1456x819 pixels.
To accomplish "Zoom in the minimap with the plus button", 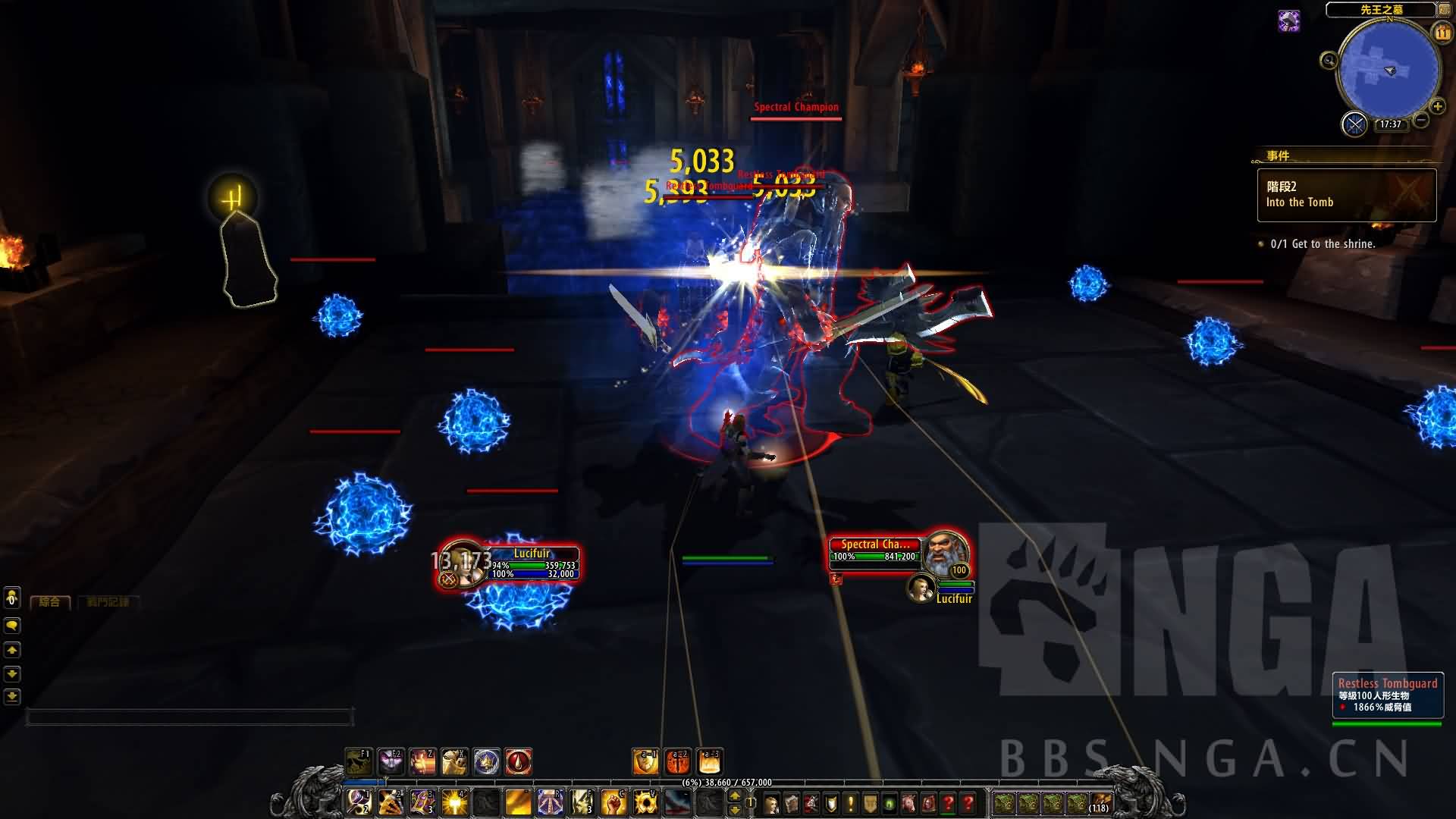I will click(x=1437, y=106).
